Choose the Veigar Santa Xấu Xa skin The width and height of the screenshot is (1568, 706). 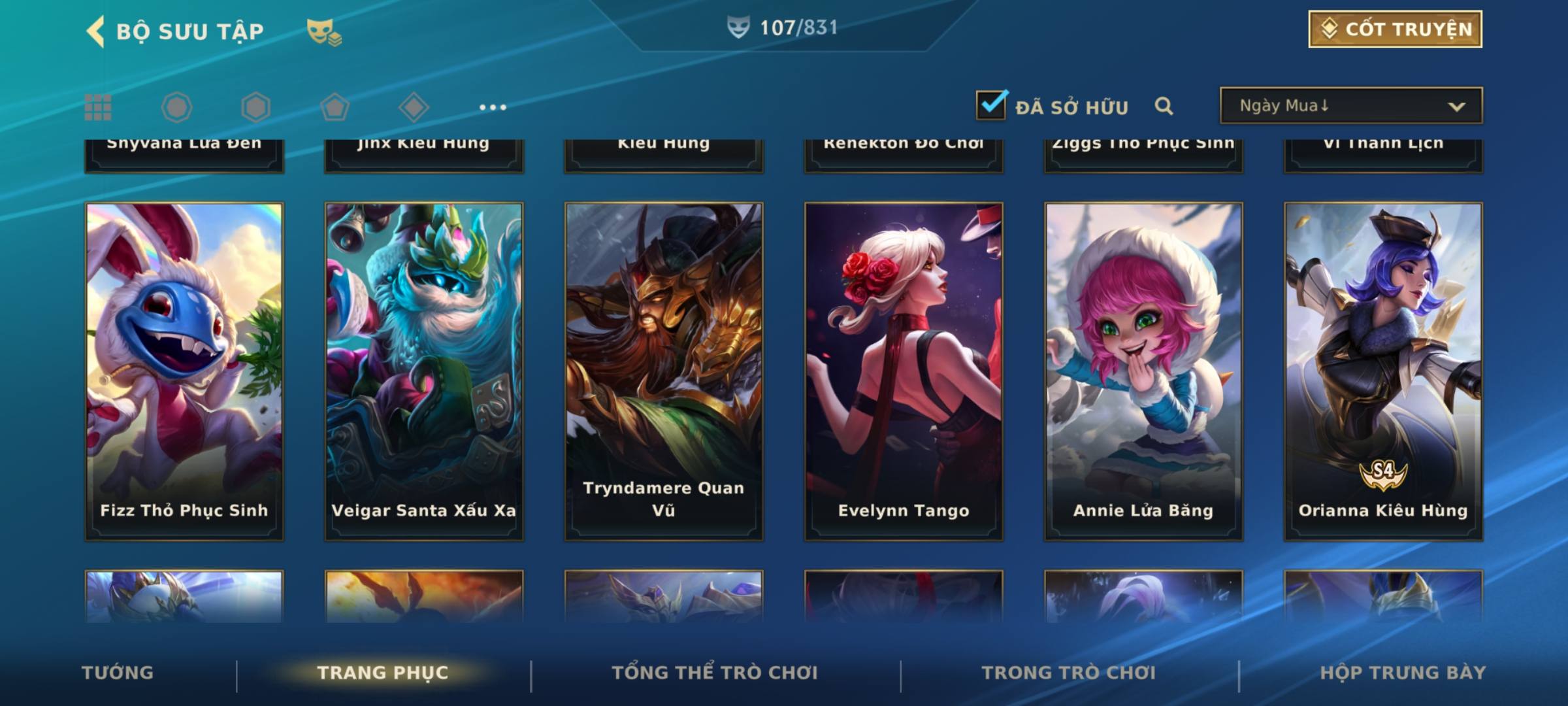[x=424, y=371]
